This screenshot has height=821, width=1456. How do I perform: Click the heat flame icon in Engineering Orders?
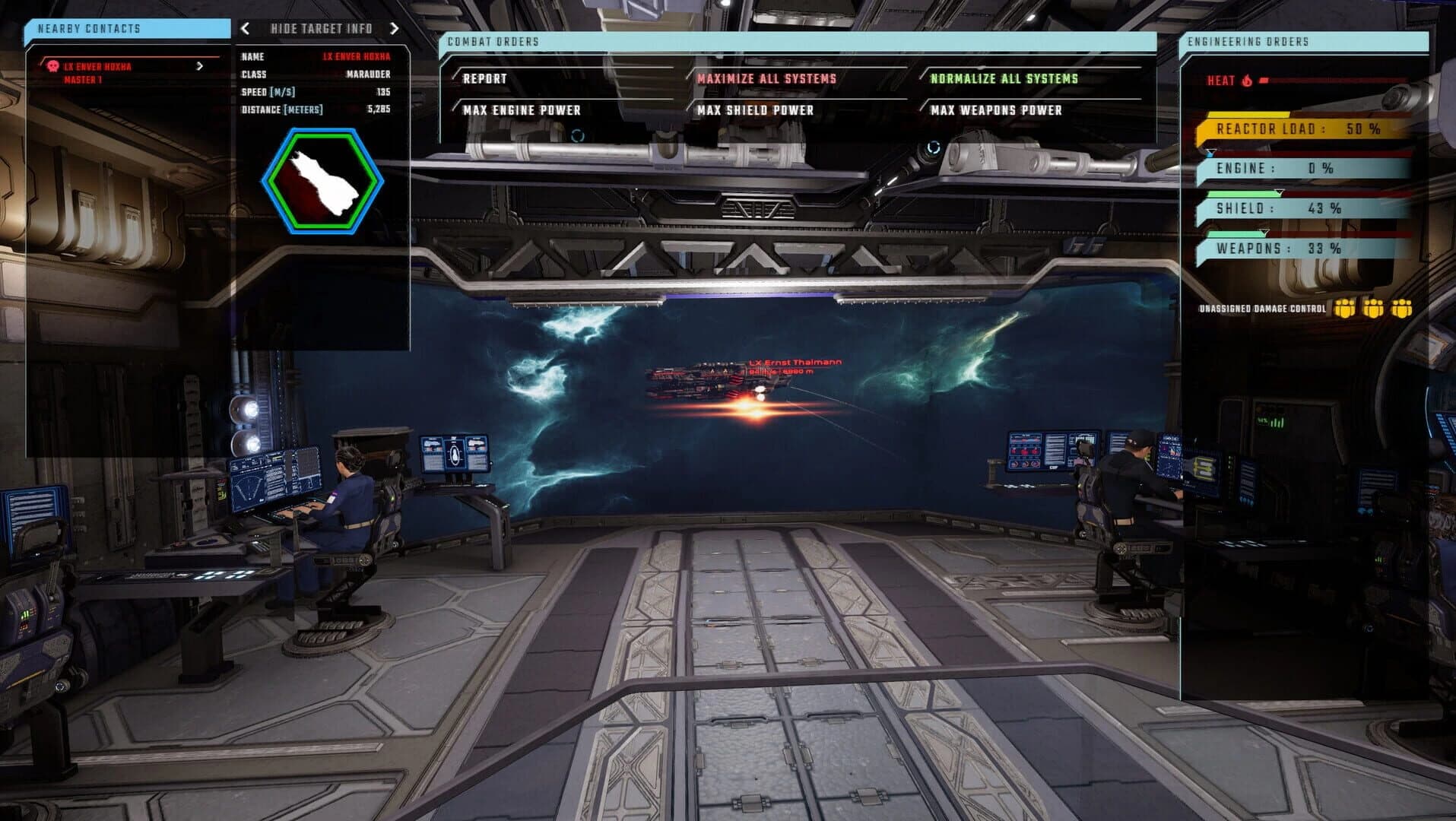coord(1247,80)
